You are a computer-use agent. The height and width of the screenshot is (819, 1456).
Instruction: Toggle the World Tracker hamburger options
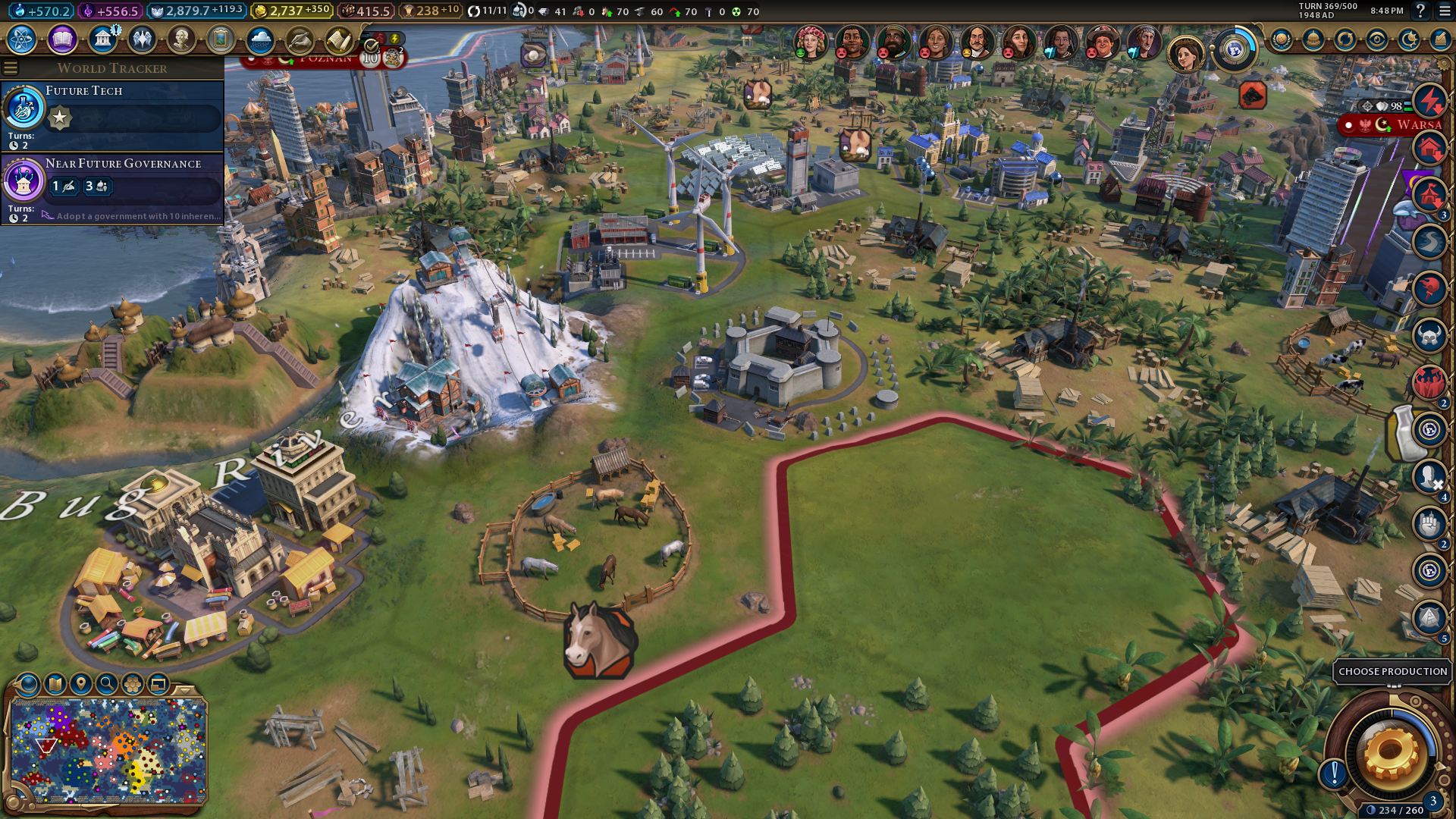tap(11, 68)
